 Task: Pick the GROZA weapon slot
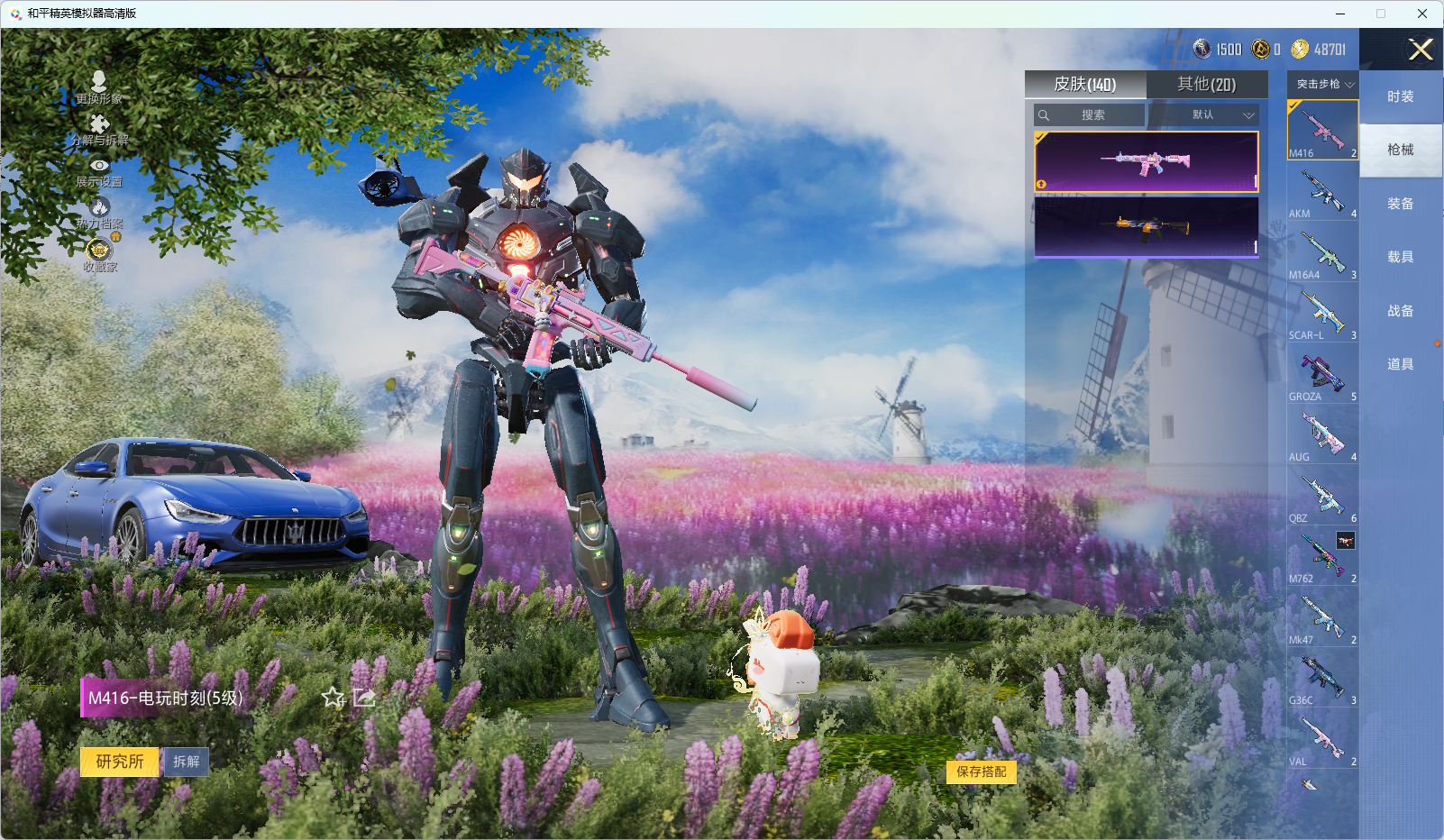pyautogui.click(x=1322, y=374)
